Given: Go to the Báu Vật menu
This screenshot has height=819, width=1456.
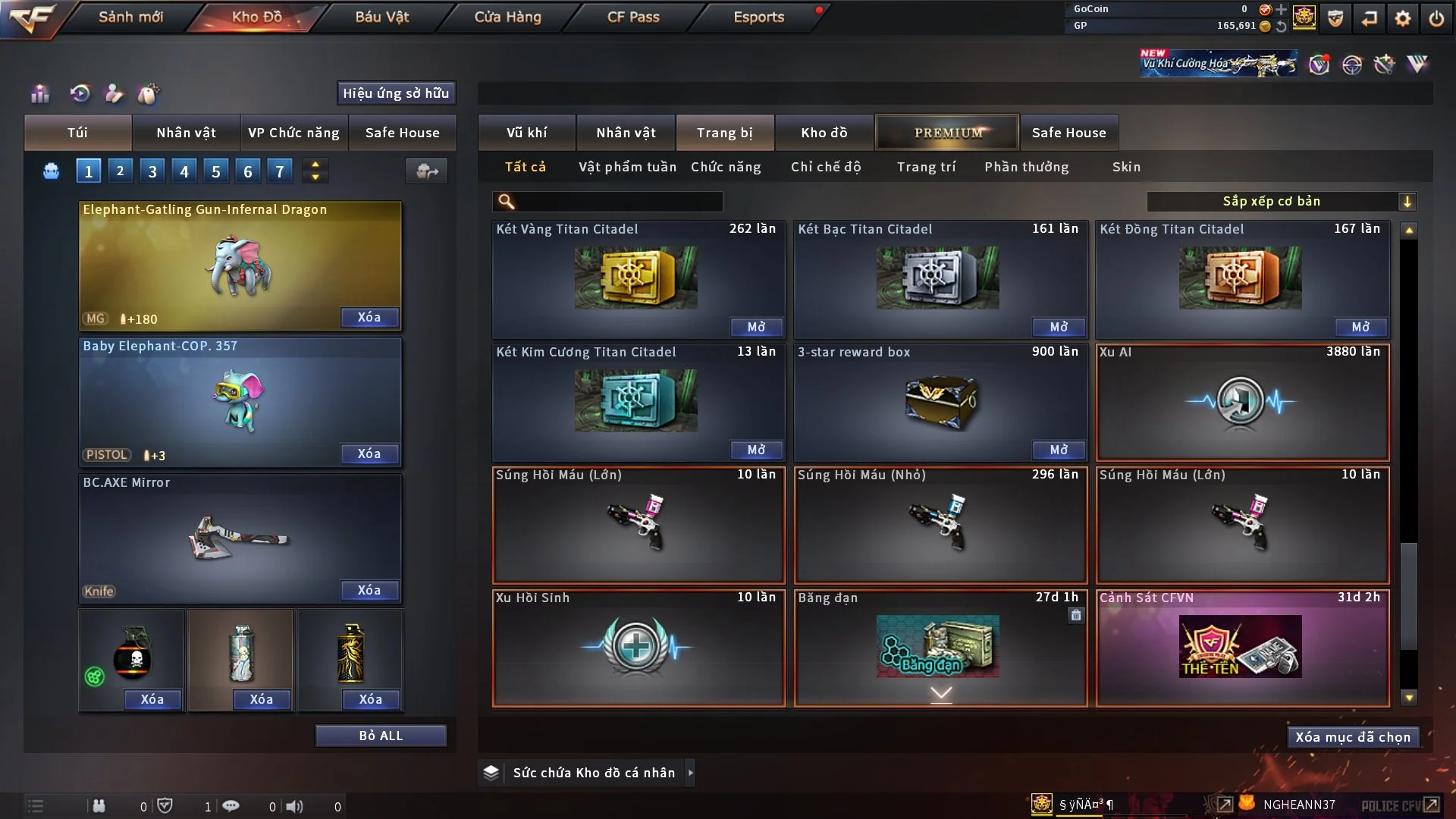Looking at the screenshot, I should [381, 17].
